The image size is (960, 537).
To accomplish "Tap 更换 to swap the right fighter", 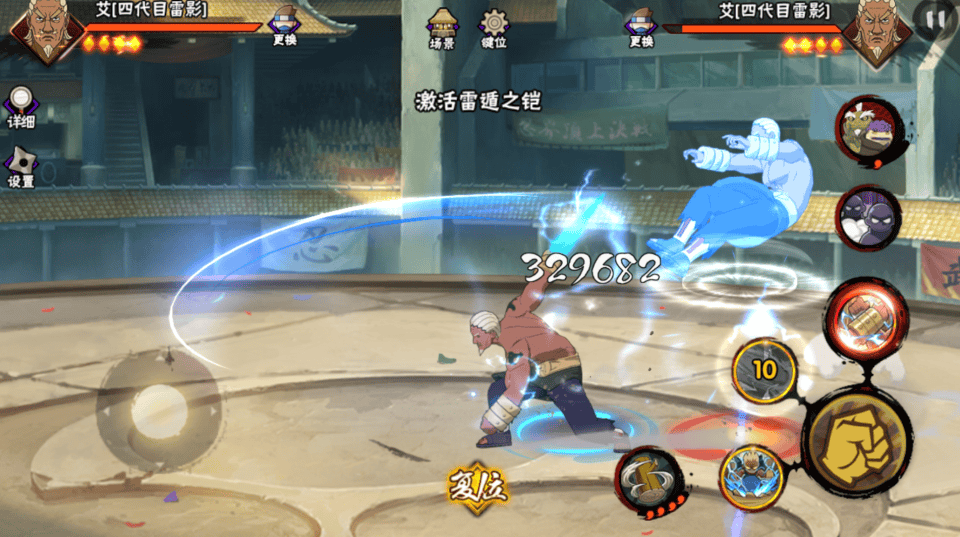I will tap(640, 27).
